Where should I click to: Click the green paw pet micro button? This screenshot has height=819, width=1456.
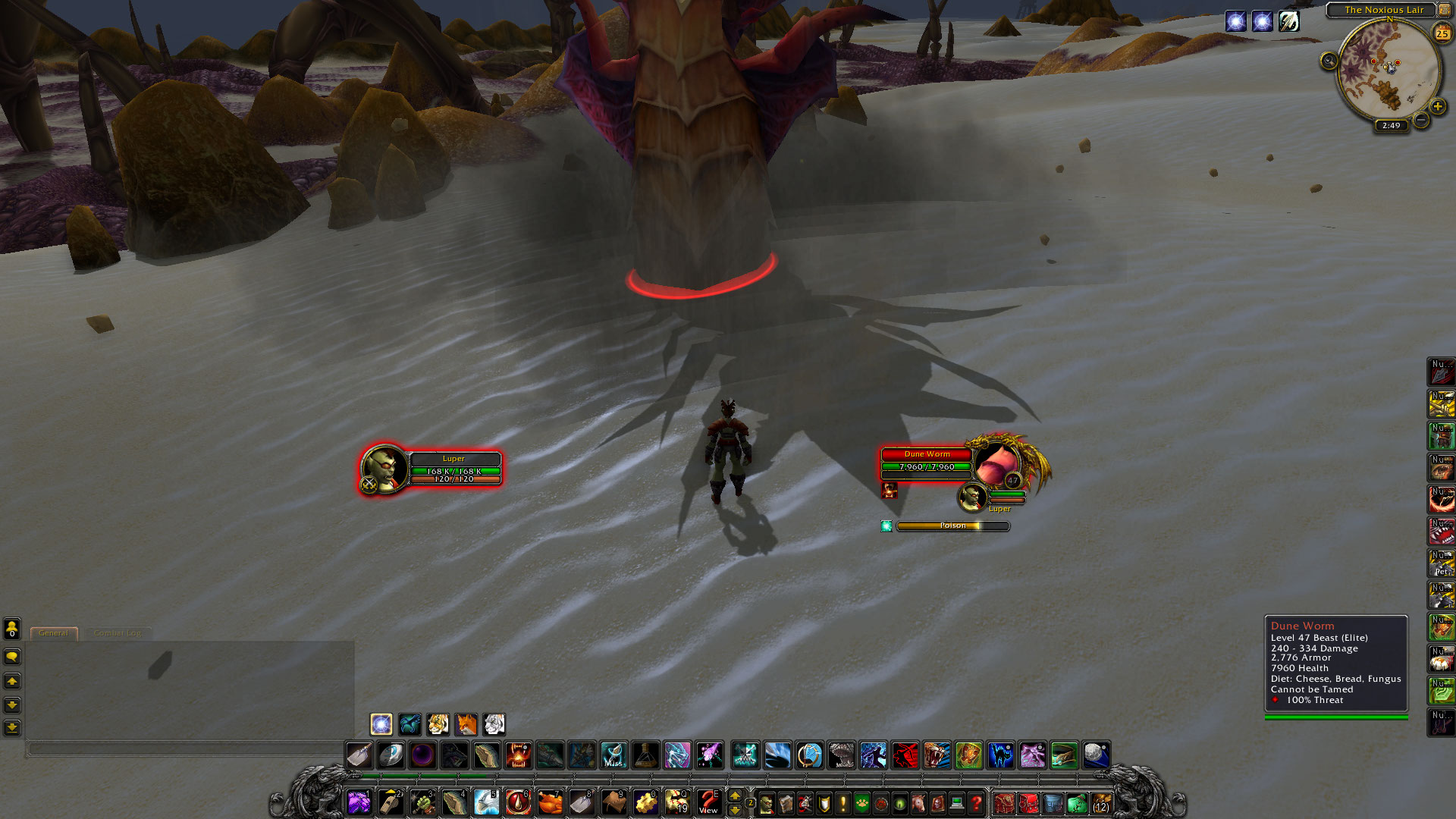pyautogui.click(x=861, y=802)
